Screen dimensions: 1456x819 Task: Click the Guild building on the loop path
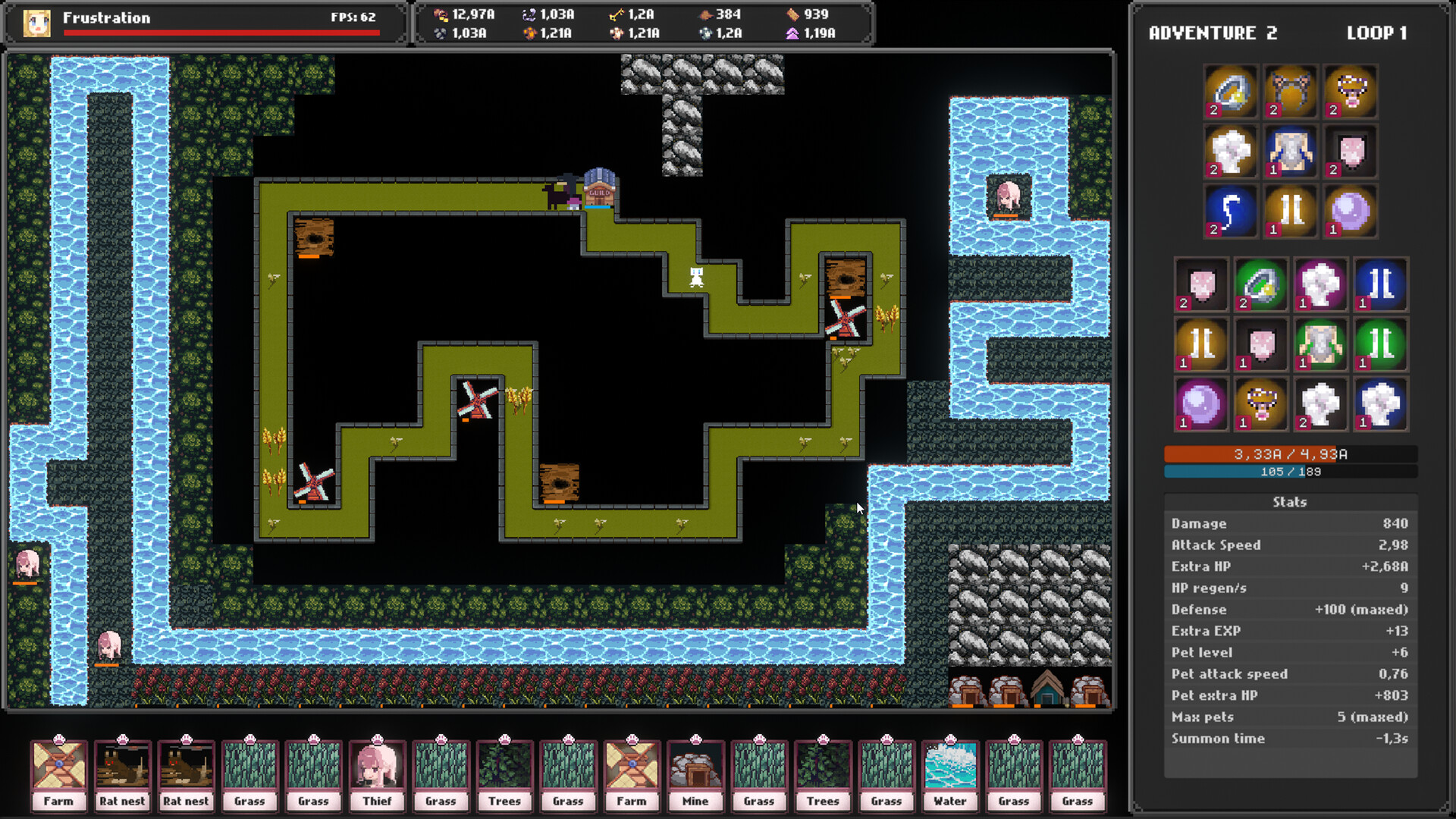pos(599,190)
